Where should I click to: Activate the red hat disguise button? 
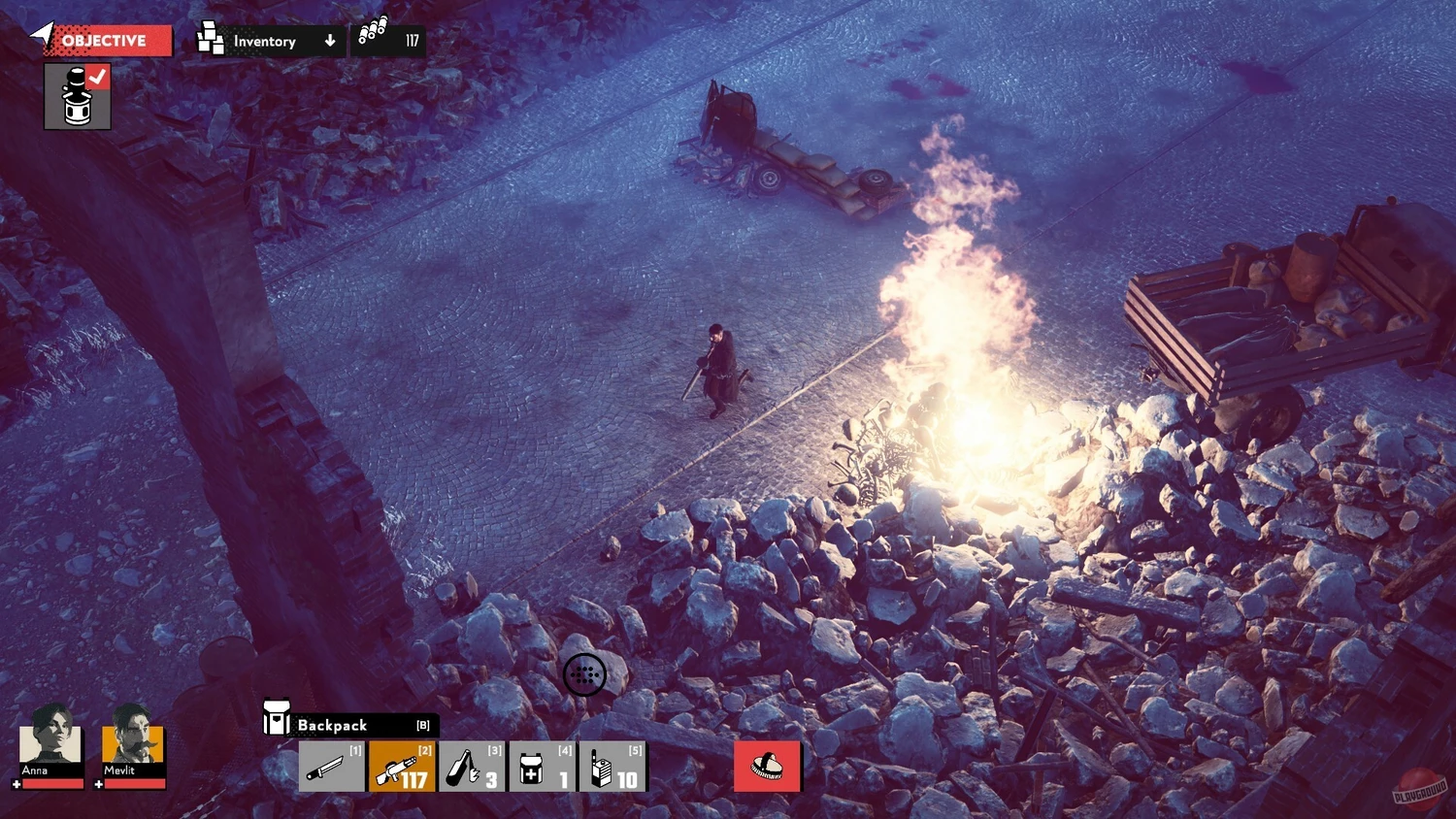click(767, 767)
